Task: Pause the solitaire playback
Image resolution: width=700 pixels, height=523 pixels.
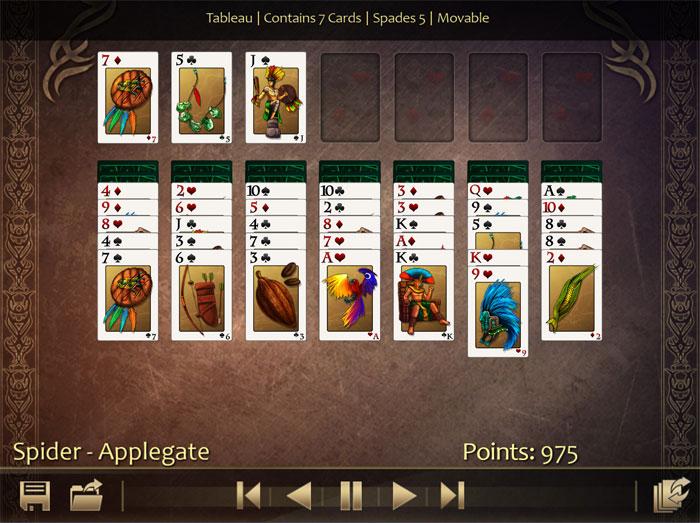Action: pyautogui.click(x=351, y=495)
